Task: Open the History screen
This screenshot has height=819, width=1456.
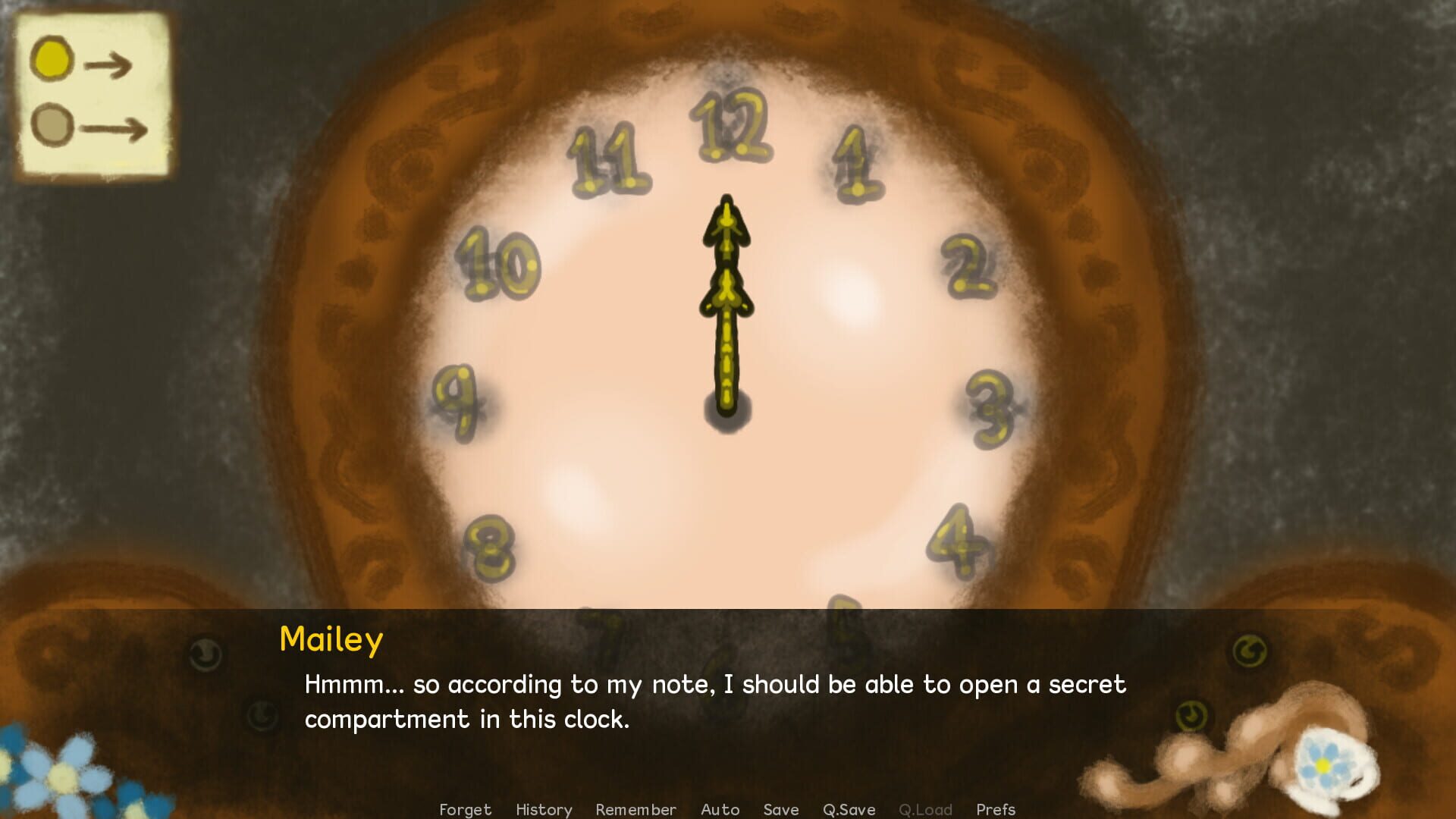Action: (x=543, y=809)
